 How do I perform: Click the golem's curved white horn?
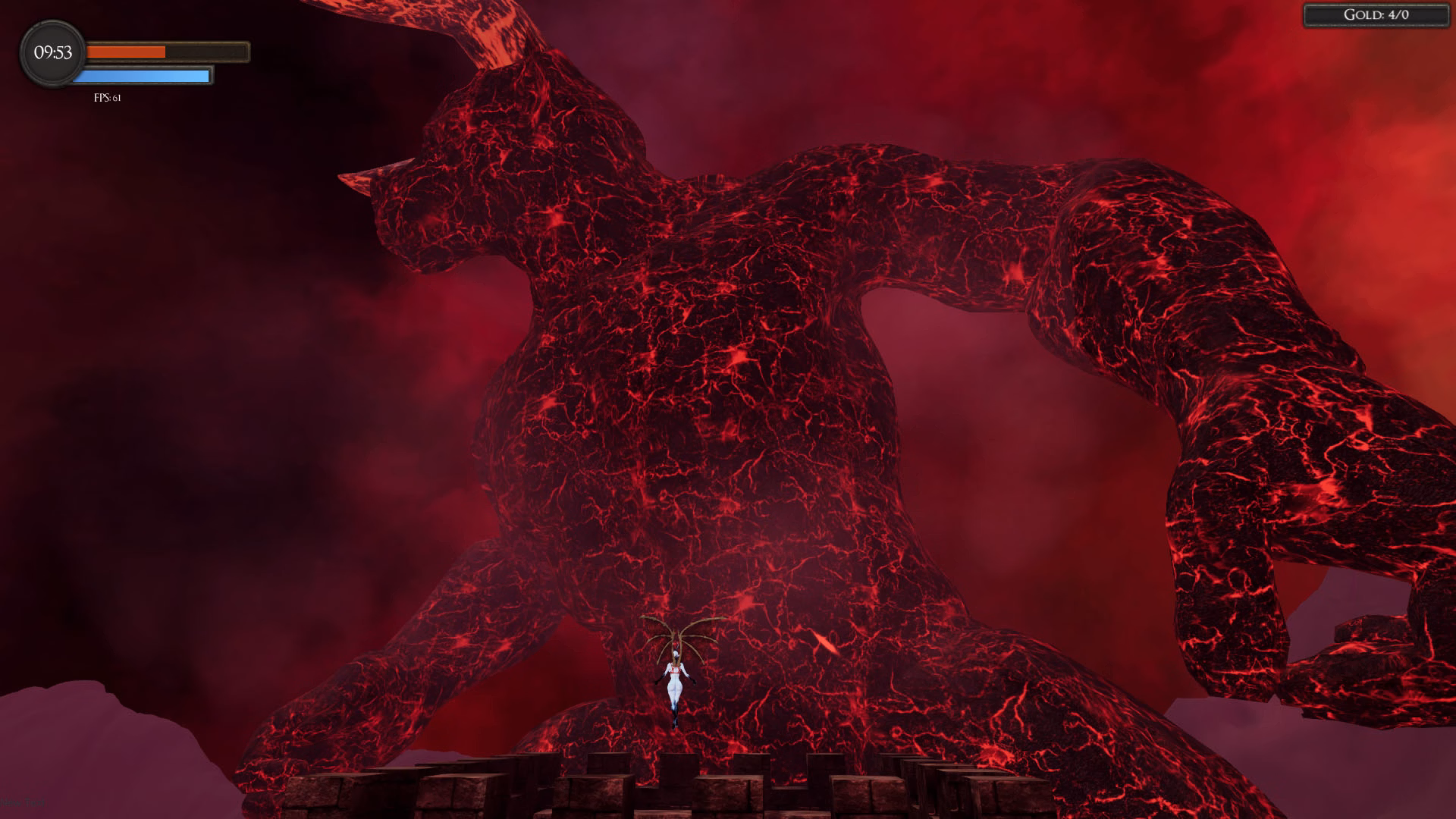click(372, 174)
